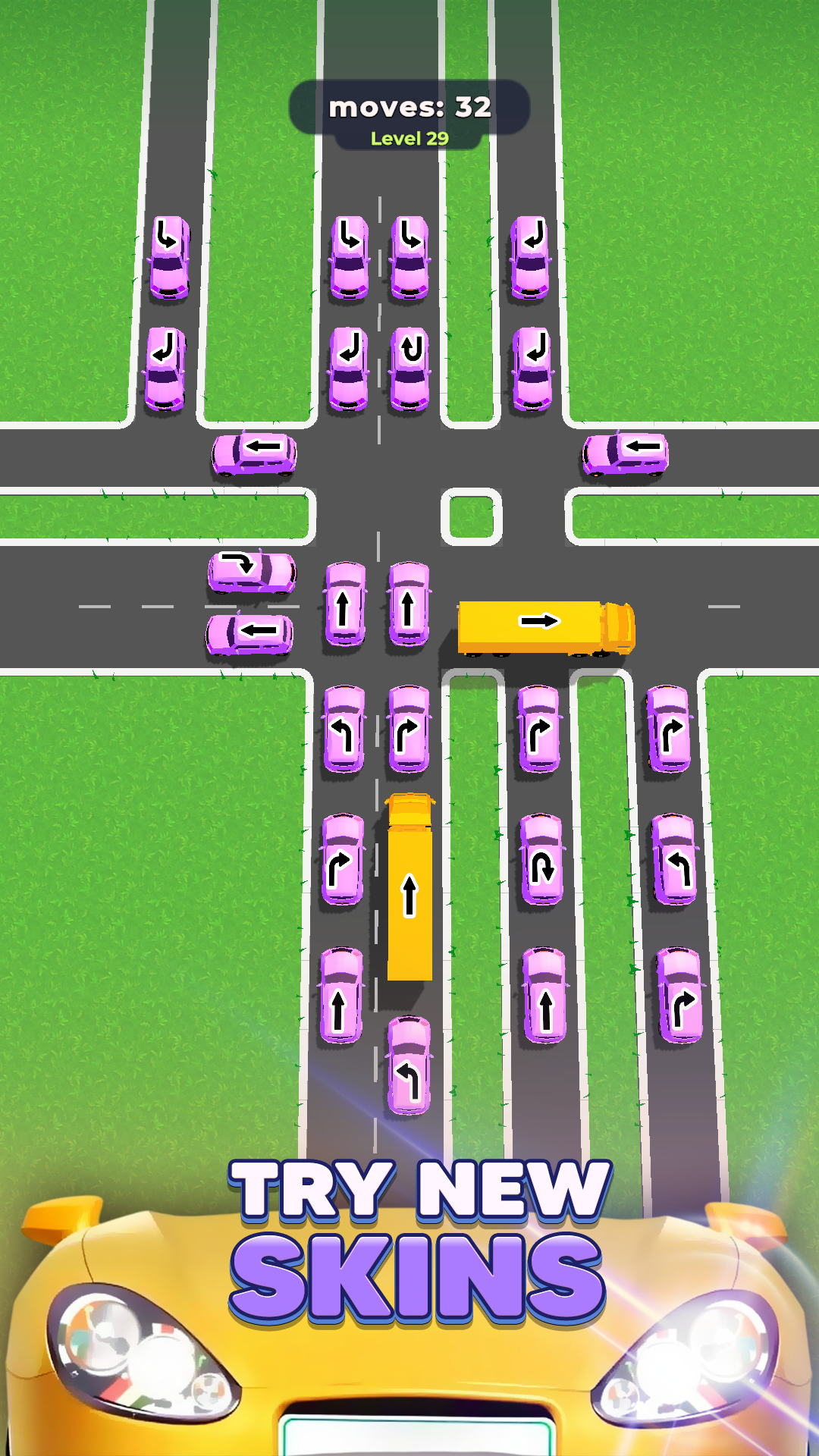Select the yellow truck pointing upward
This screenshot has height=1456, width=819.
point(409,887)
